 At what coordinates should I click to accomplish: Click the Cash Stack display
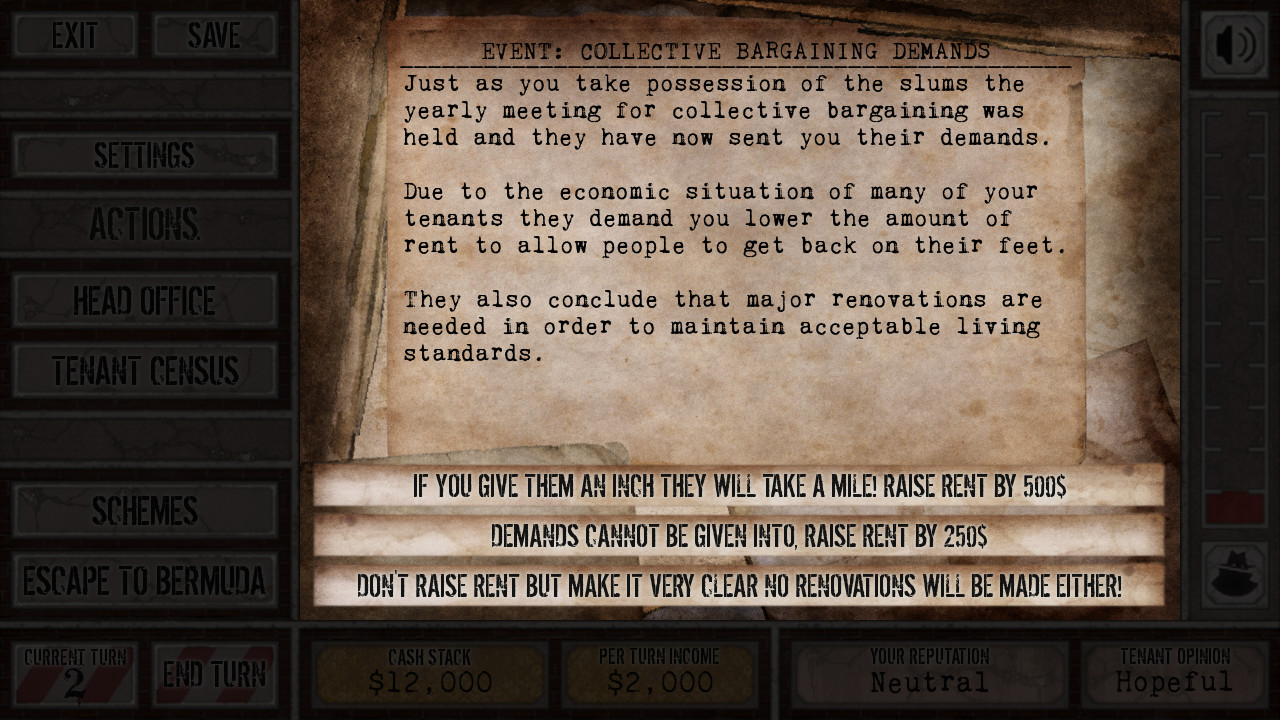(x=431, y=672)
